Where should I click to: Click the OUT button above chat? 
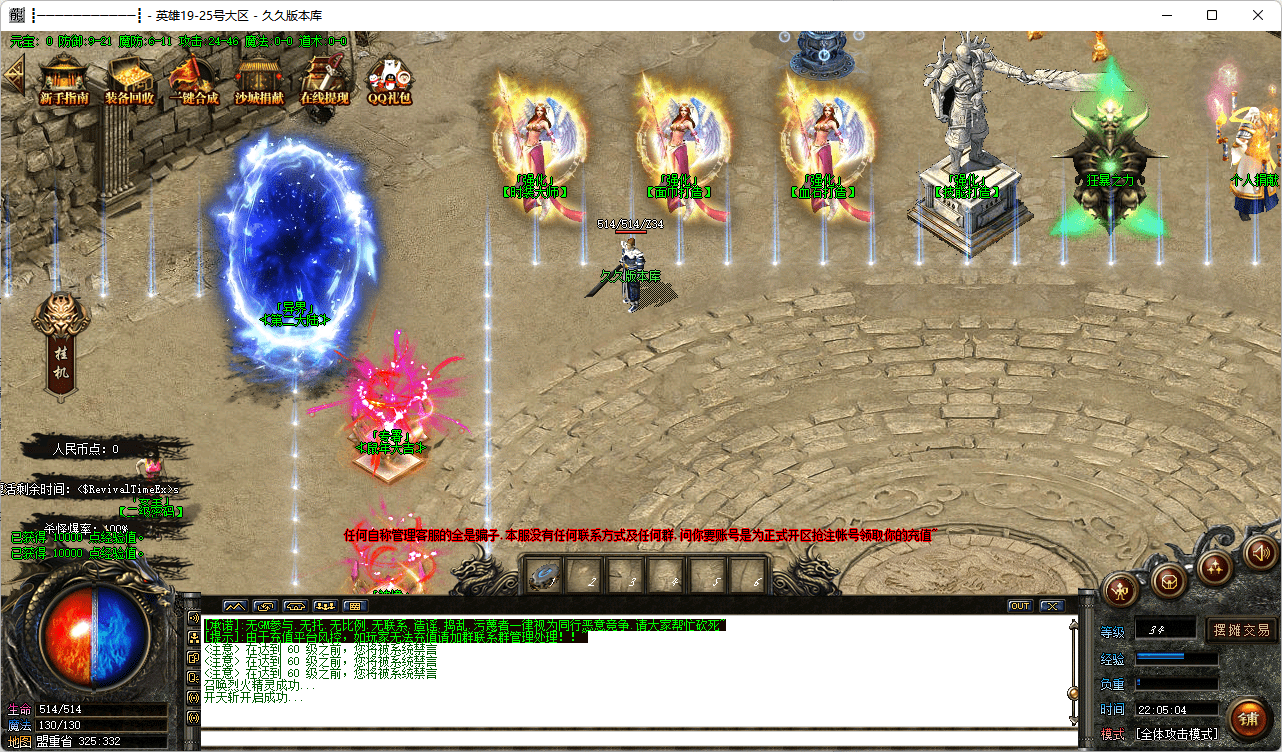1019,606
